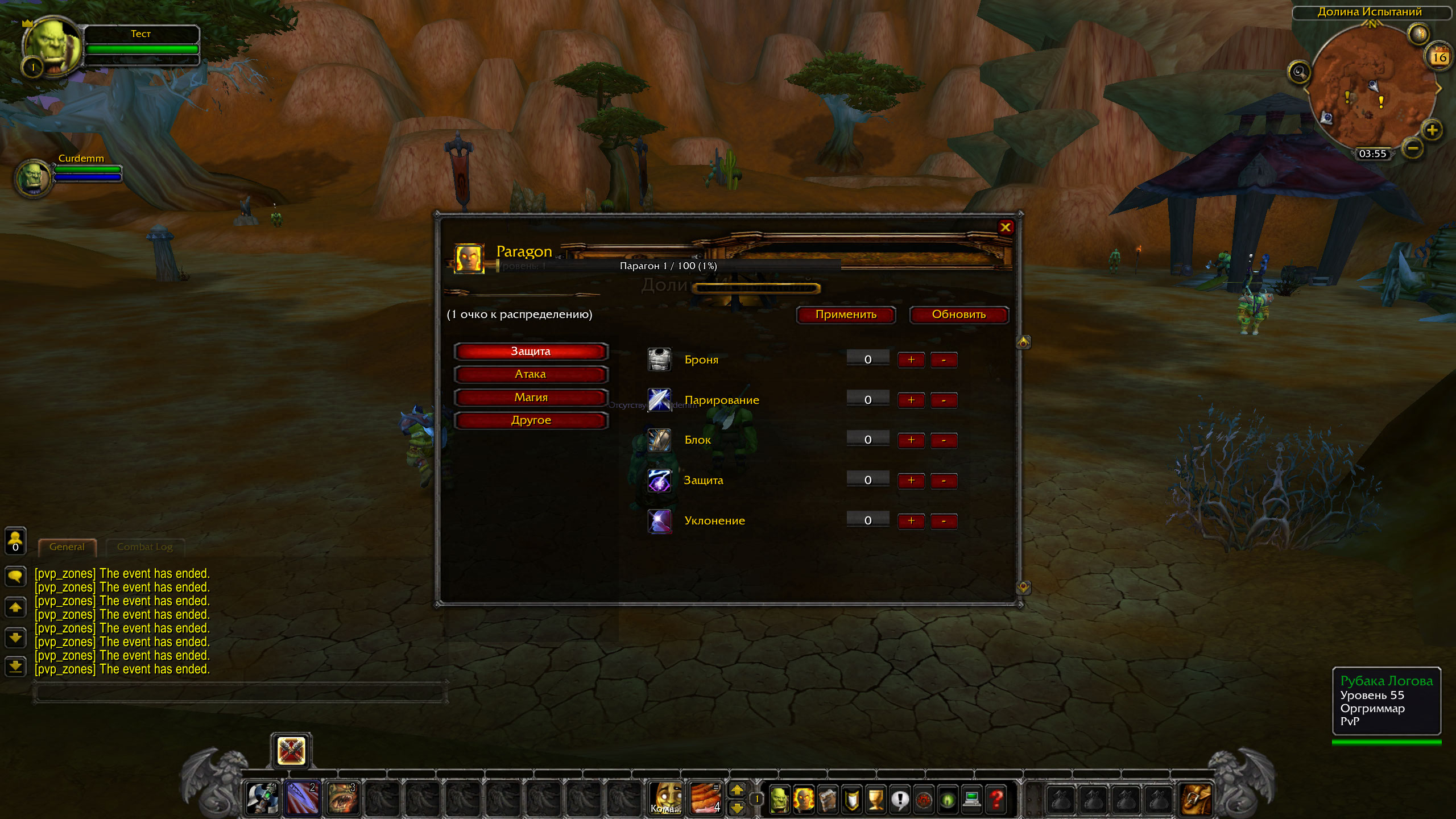Remove a point from Парирование
The image size is (1456, 819).
(x=944, y=400)
